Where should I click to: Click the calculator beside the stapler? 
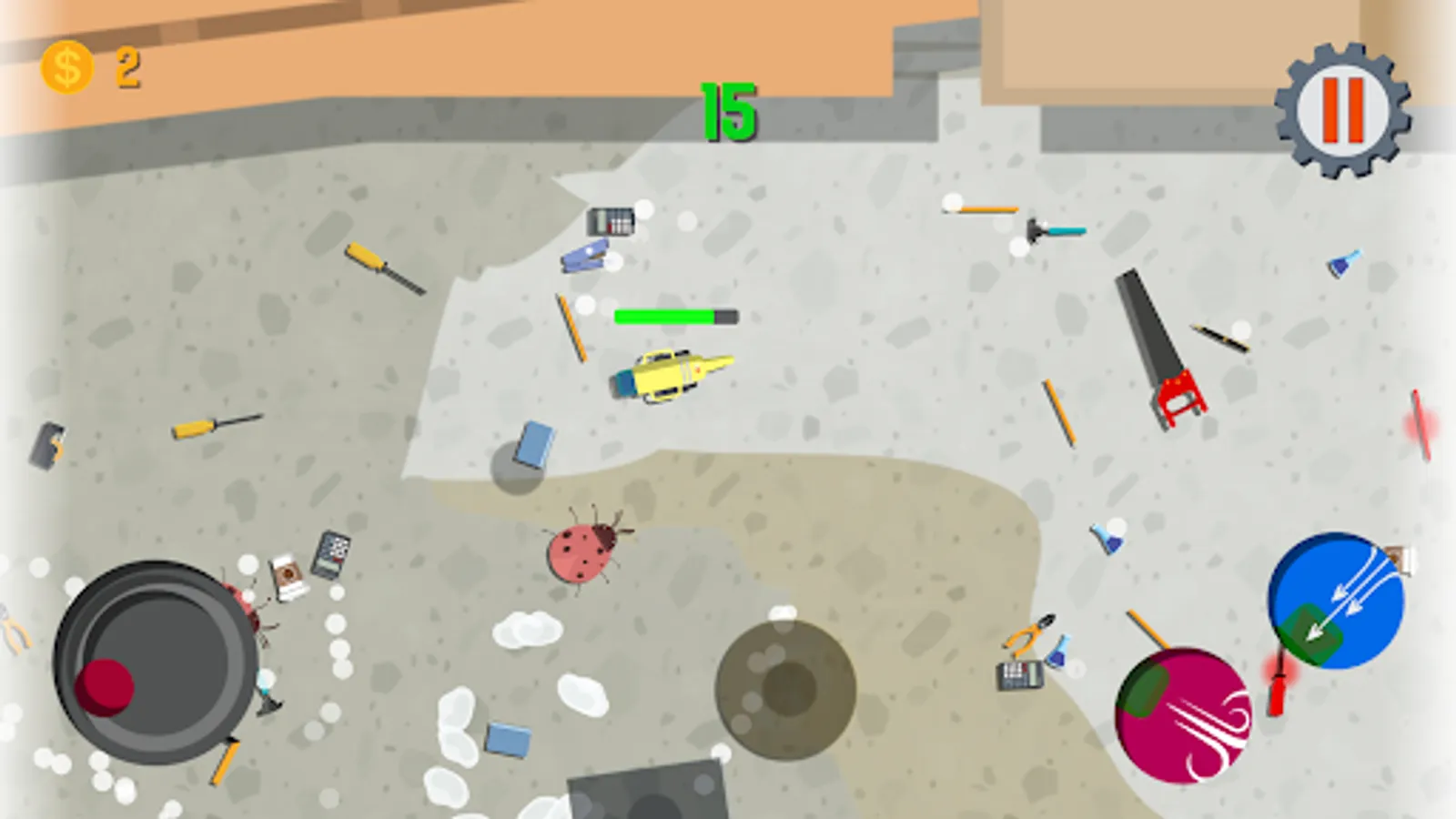[x=608, y=221]
